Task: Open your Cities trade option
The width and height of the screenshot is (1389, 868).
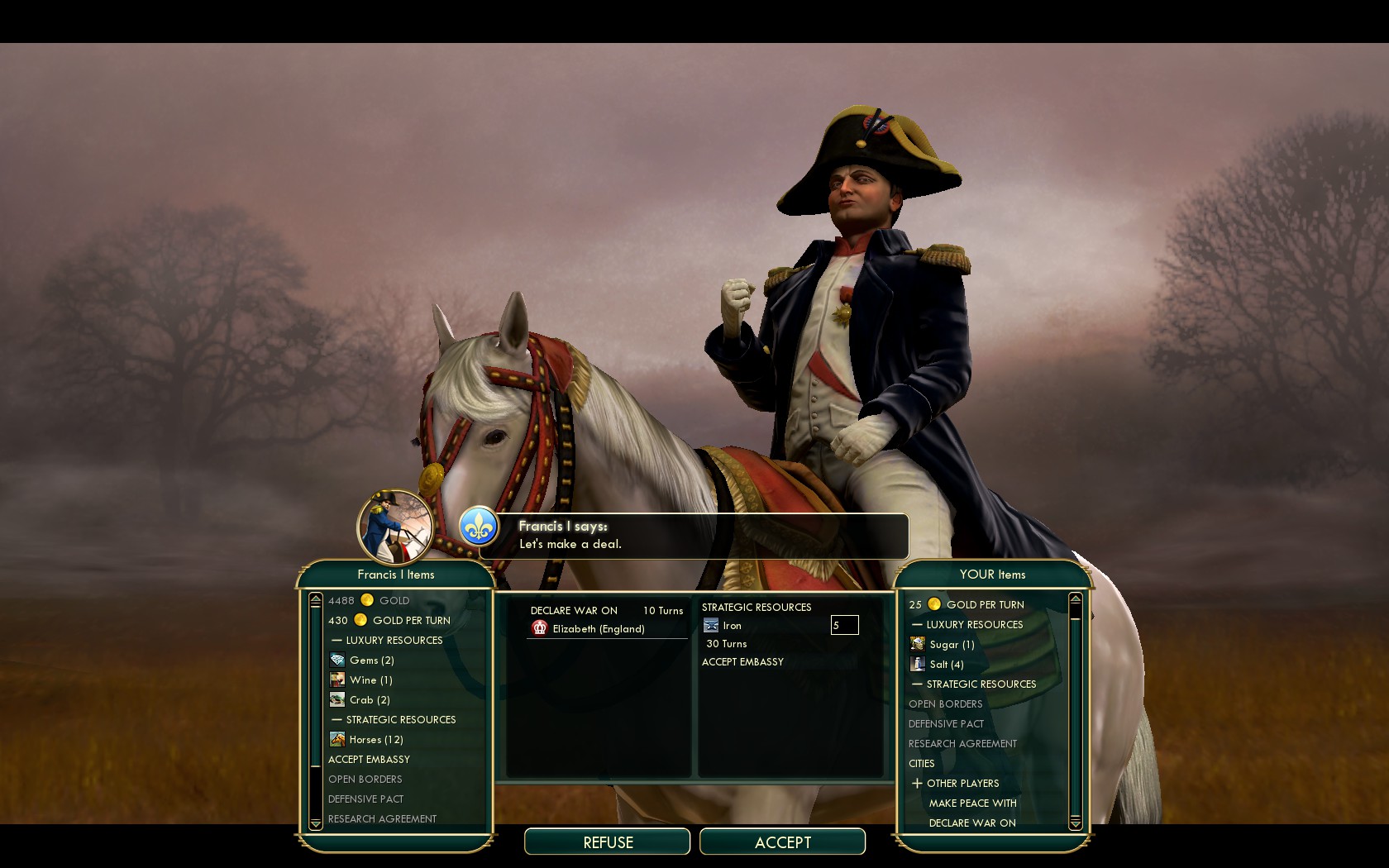Action: point(921,763)
